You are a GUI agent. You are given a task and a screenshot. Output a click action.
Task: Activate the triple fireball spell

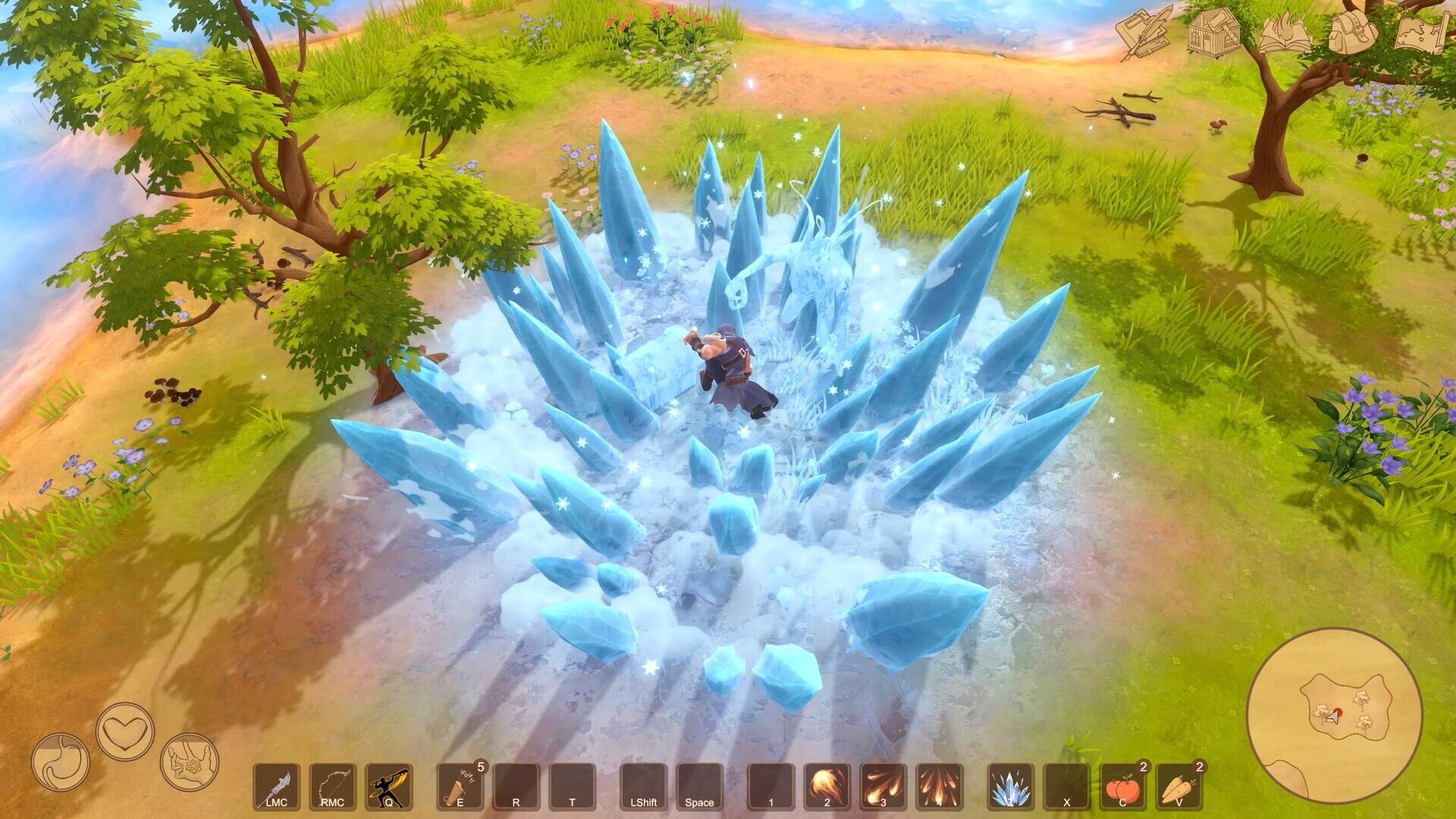click(883, 786)
